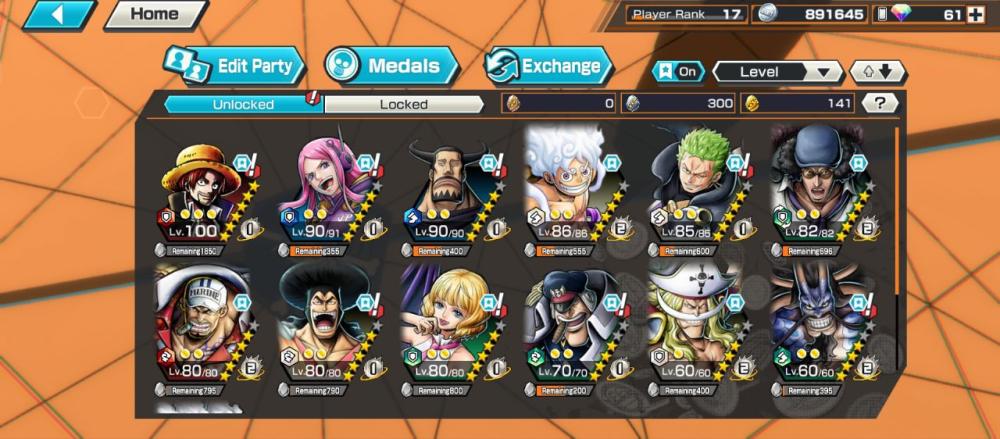Switch to the Unlocked tab
This screenshot has width=1000, height=439.
coord(242,103)
